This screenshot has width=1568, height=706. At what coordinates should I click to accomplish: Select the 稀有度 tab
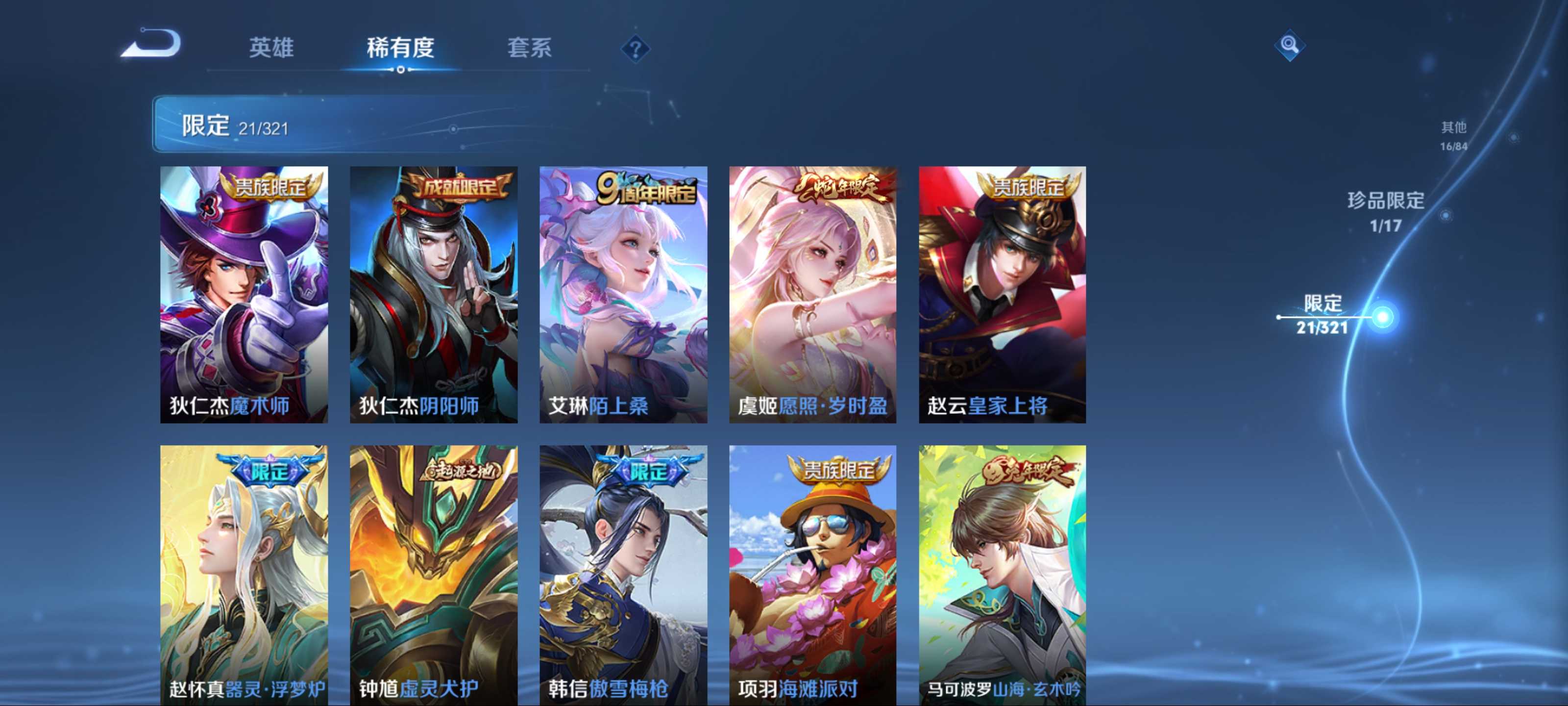400,48
